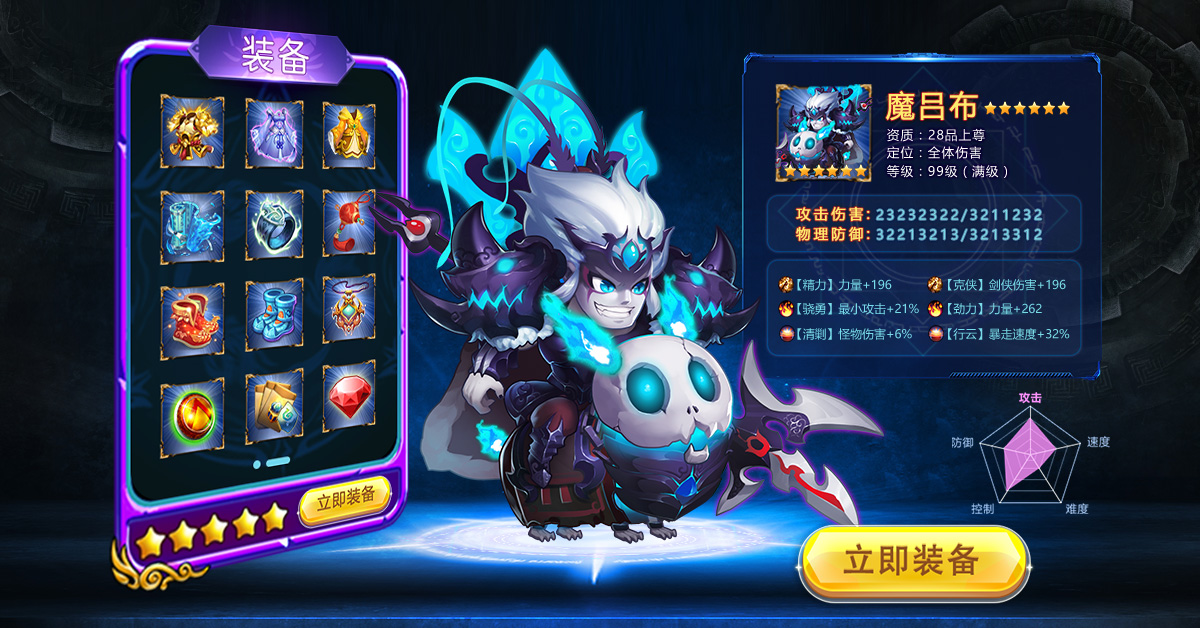This screenshot has width=1200, height=628.
Task: Select the blue crystal gauntlets slot
Action: point(192,225)
